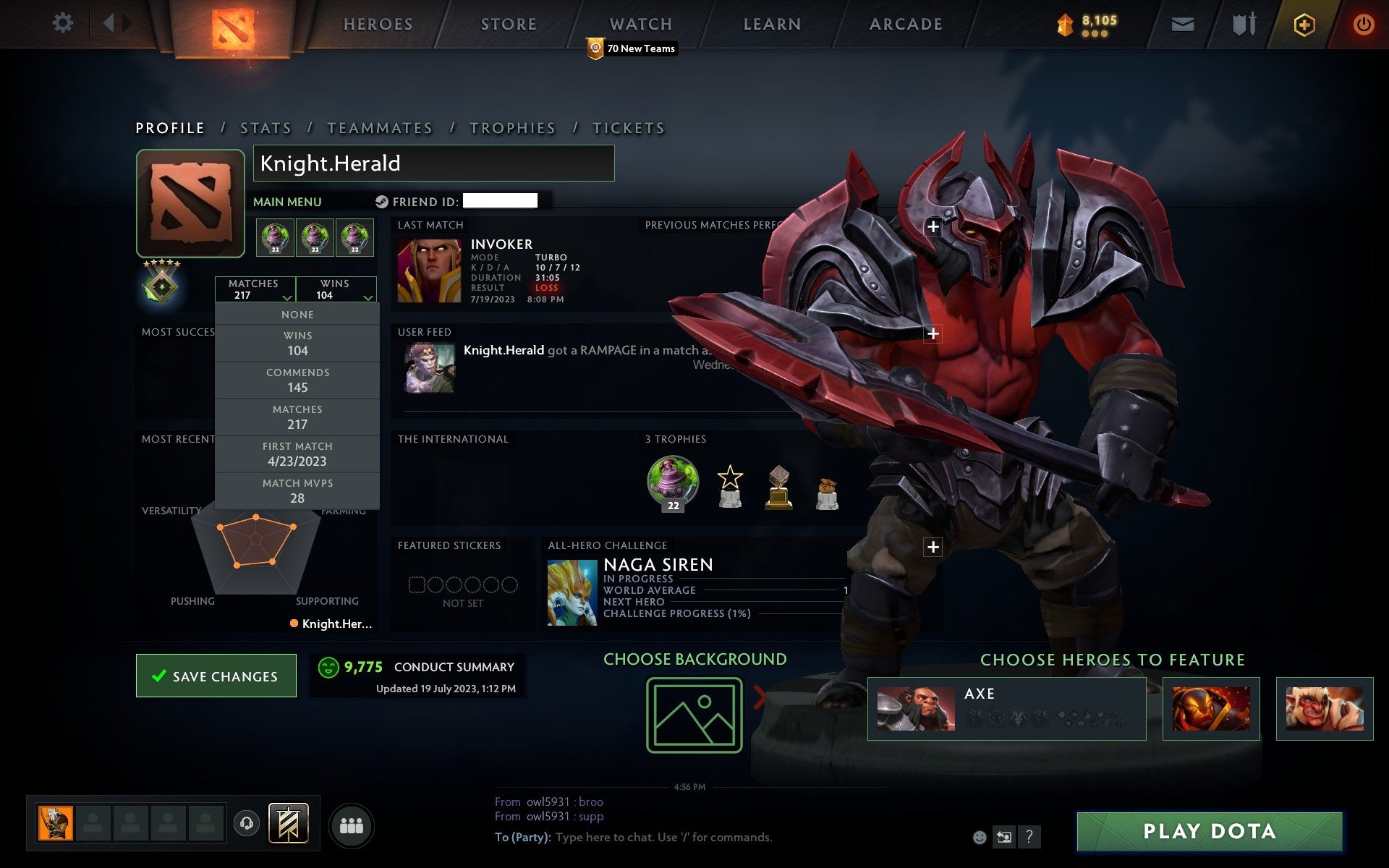This screenshot has width=1389, height=868.
Task: Click the plus overlay on the hero armor
Action: pyautogui.click(x=933, y=226)
